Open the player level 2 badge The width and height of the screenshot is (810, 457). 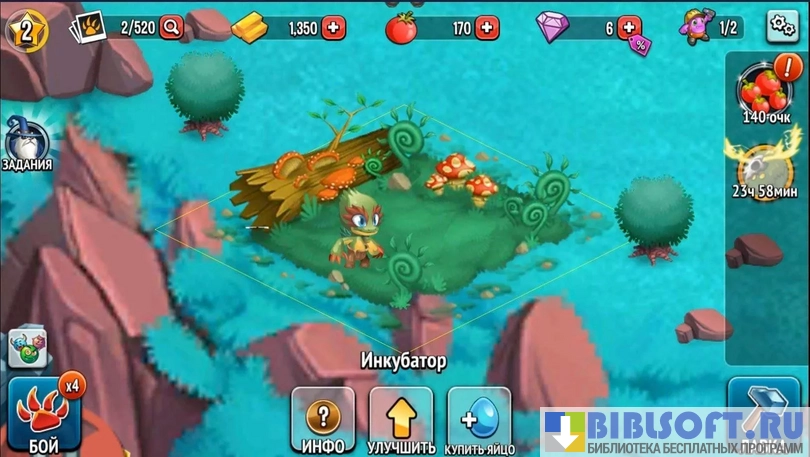click(x=27, y=30)
